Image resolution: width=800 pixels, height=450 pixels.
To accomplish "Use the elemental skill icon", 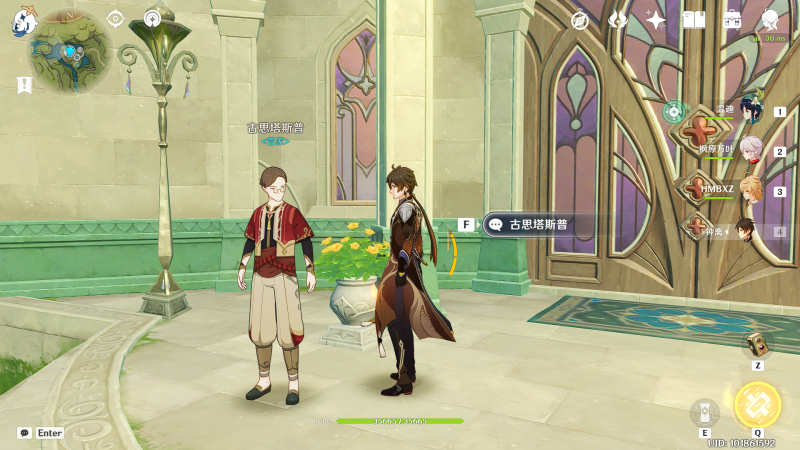I will pos(705,412).
